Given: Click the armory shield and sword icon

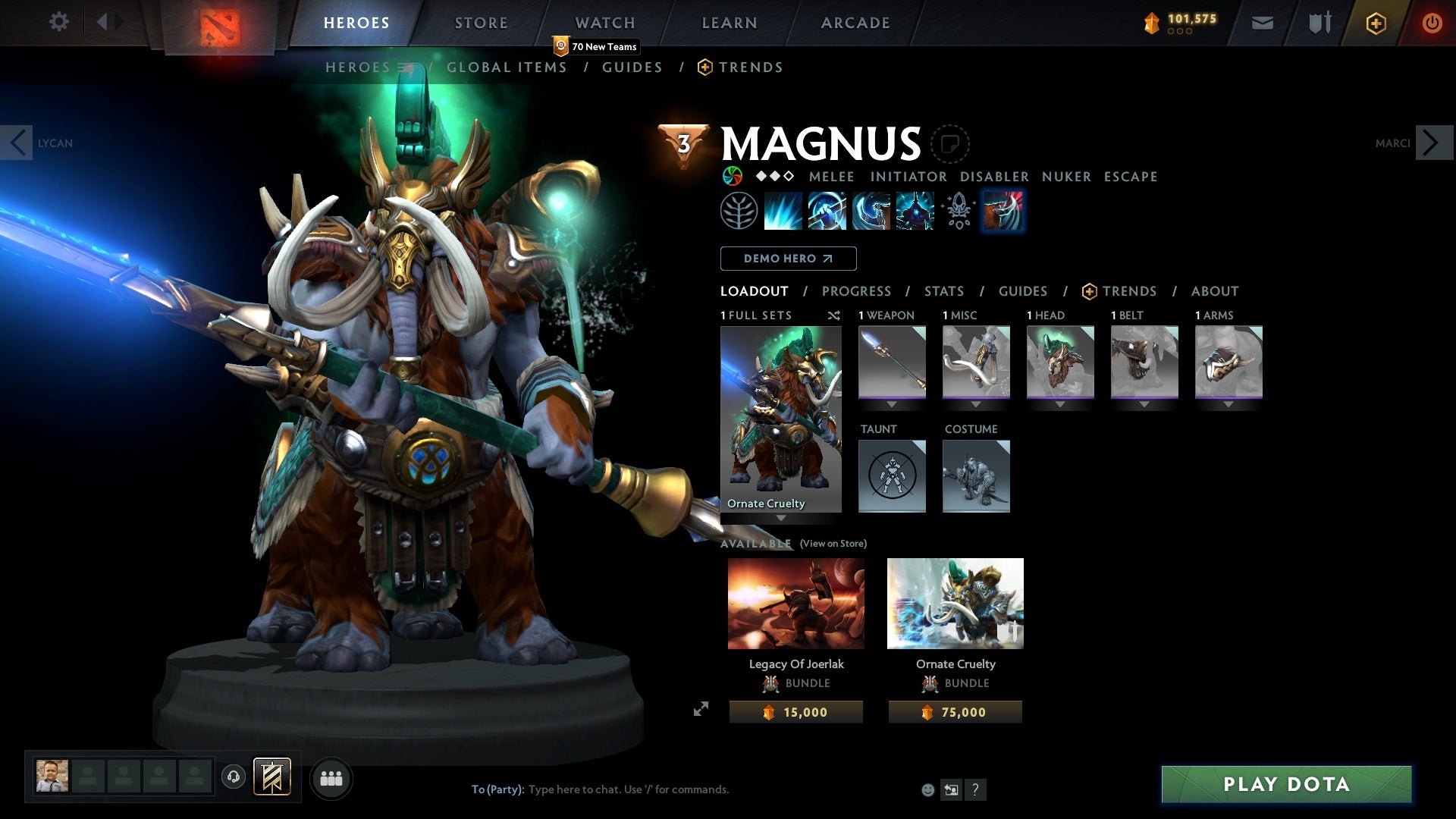Looking at the screenshot, I should (1319, 22).
